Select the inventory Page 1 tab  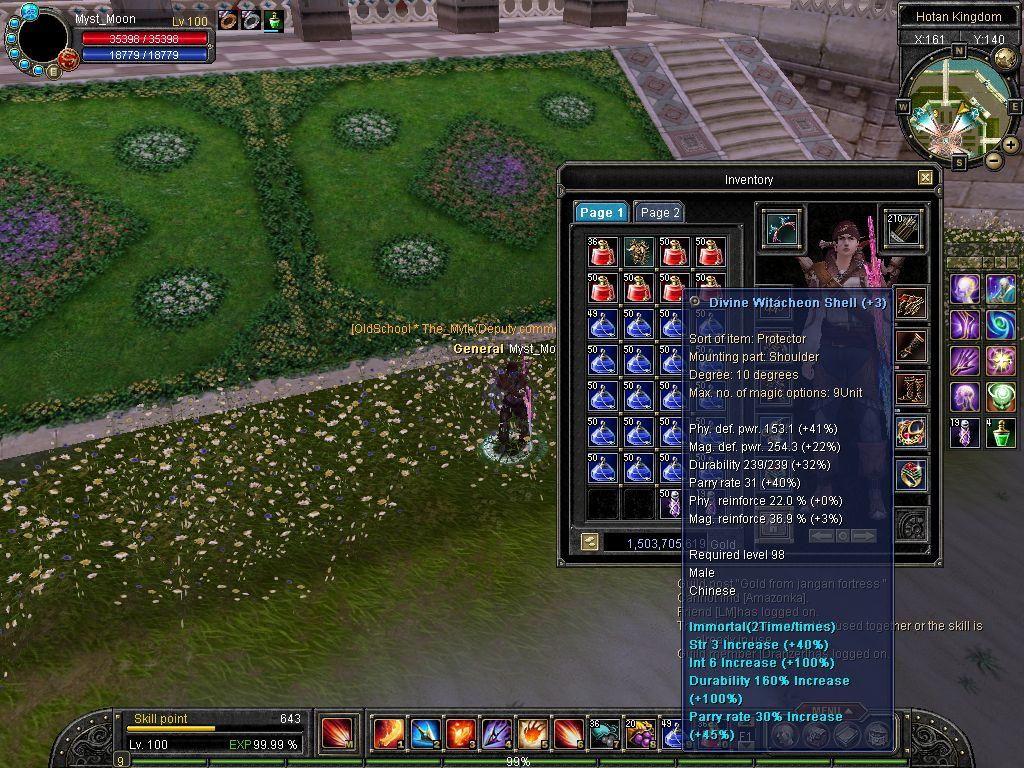pyautogui.click(x=601, y=212)
